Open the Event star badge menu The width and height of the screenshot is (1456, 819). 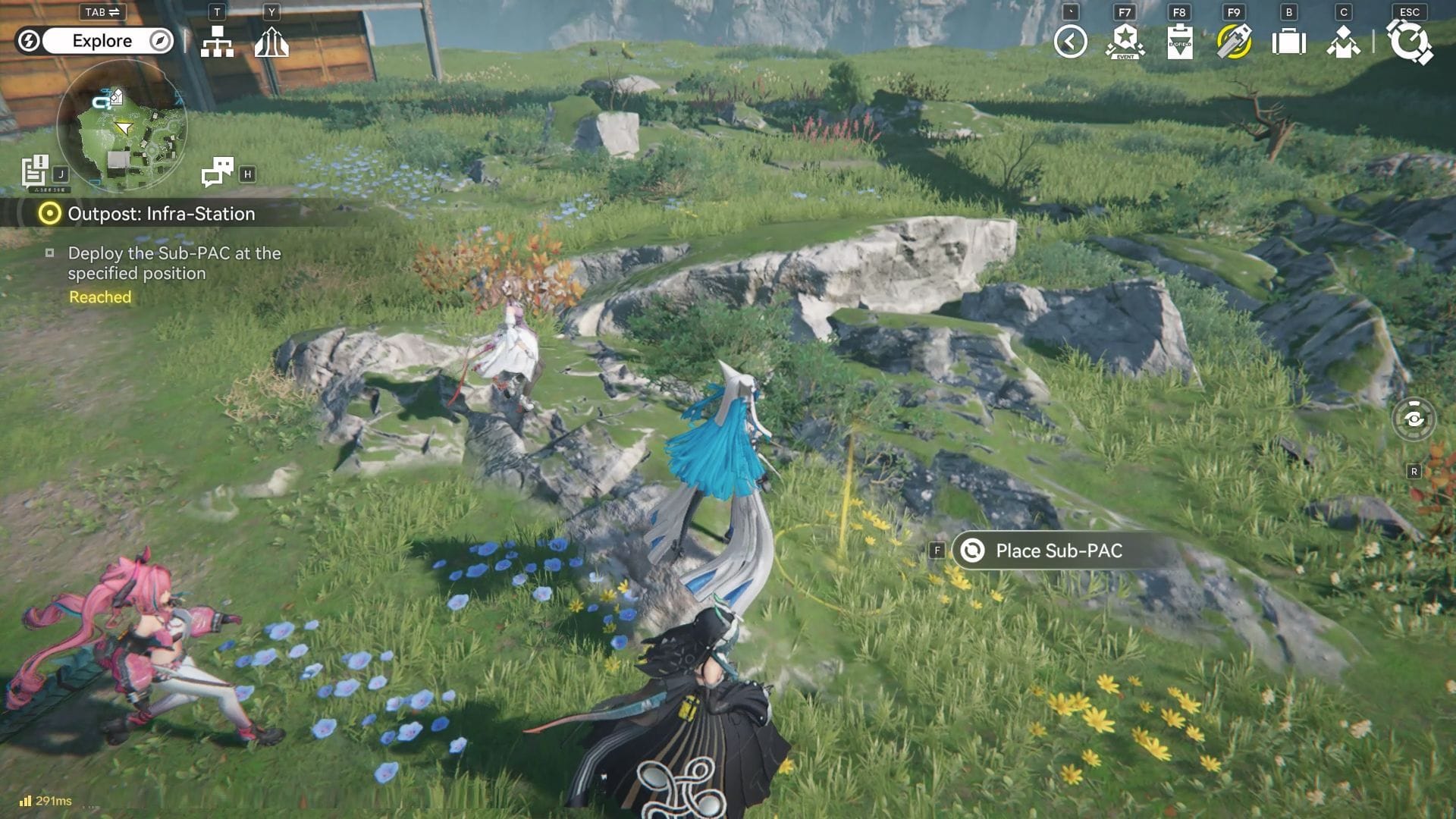point(1125,42)
